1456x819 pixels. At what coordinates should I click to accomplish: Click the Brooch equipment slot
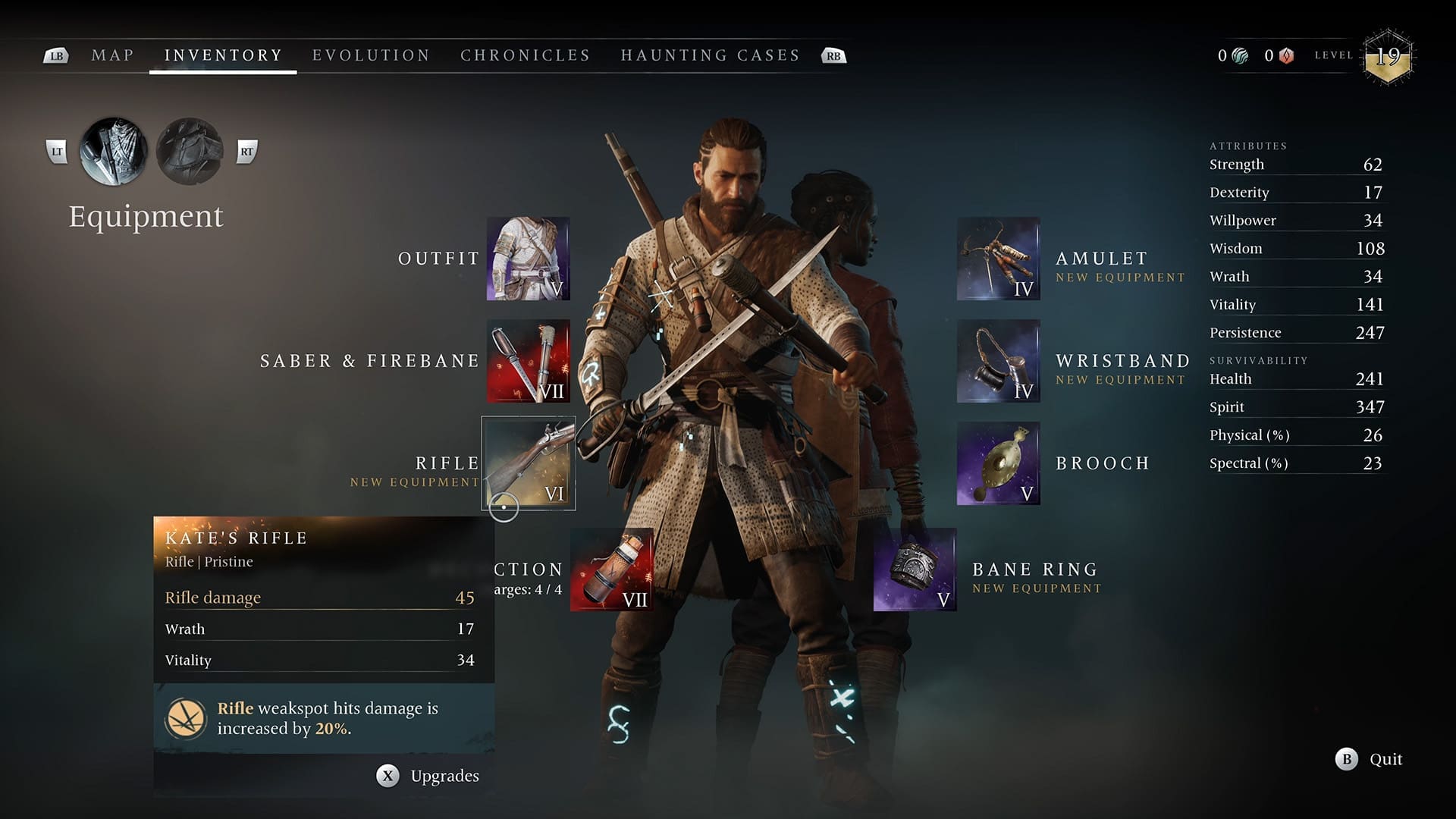pos(998,463)
